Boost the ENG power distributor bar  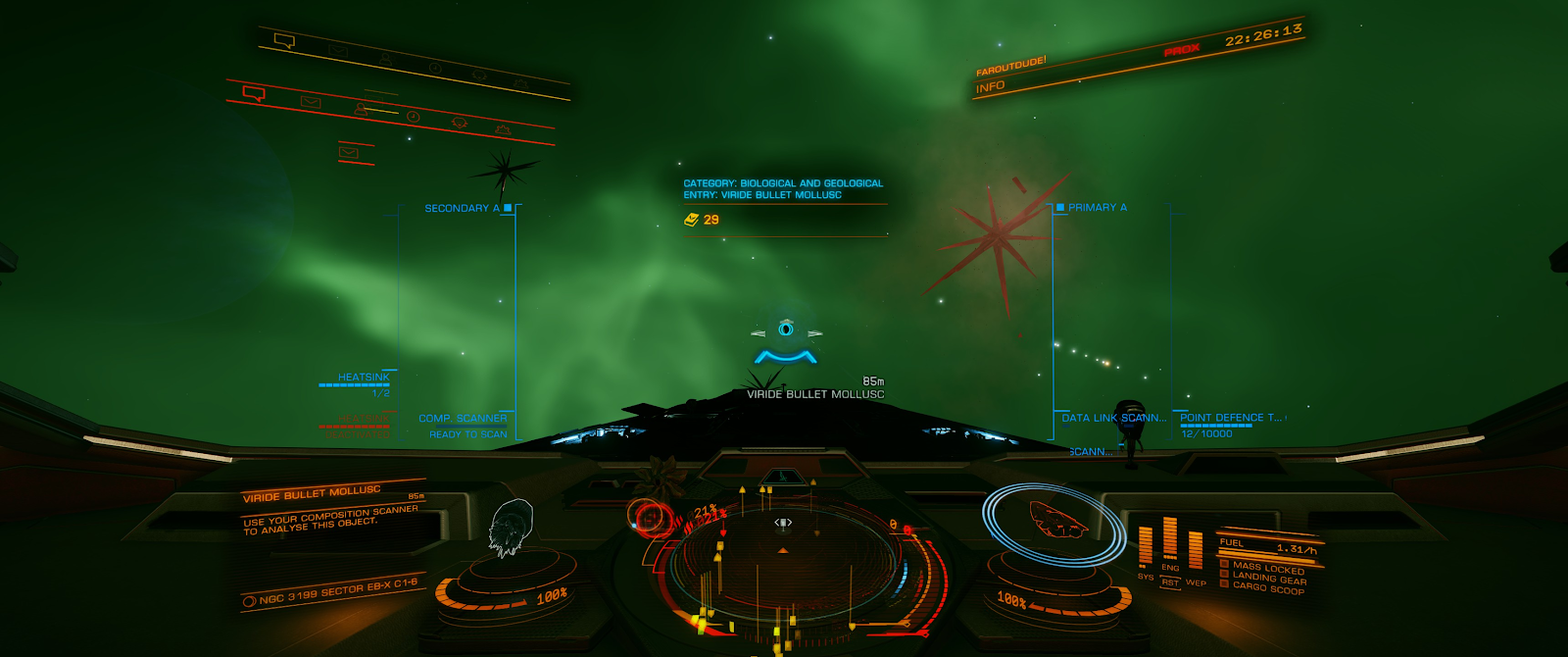coord(1169,539)
